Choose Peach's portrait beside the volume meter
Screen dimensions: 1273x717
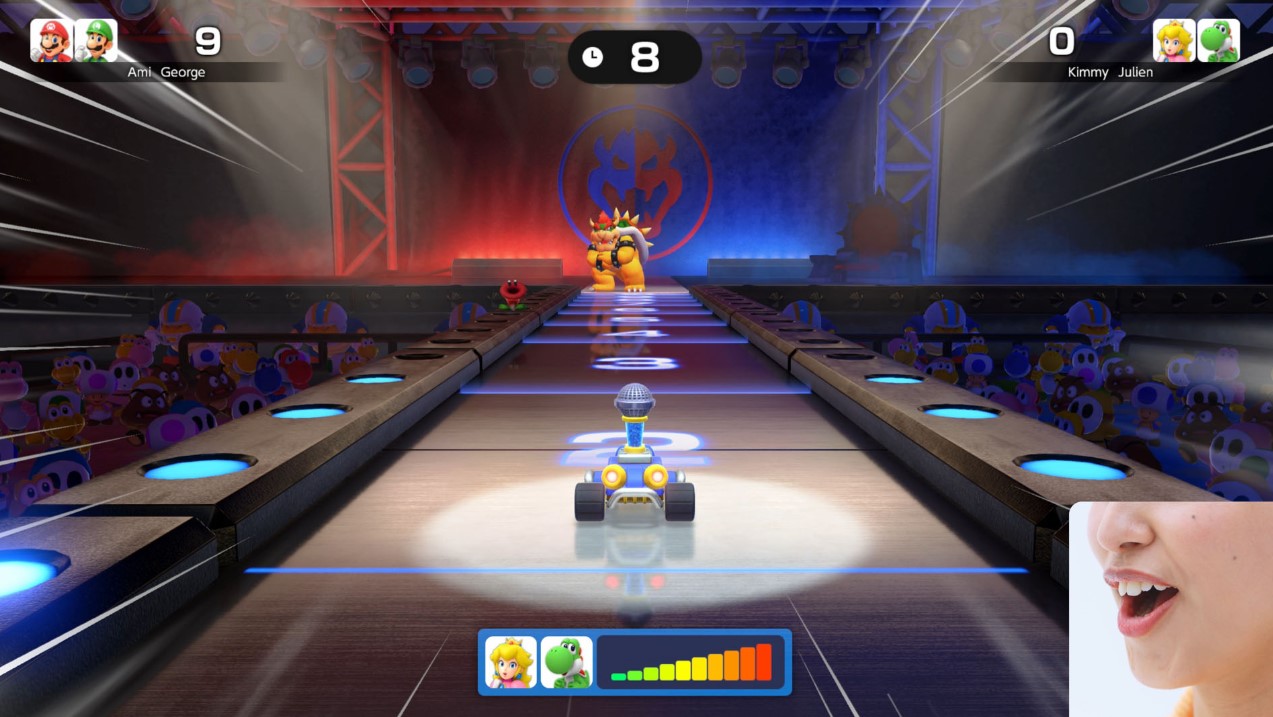511,662
